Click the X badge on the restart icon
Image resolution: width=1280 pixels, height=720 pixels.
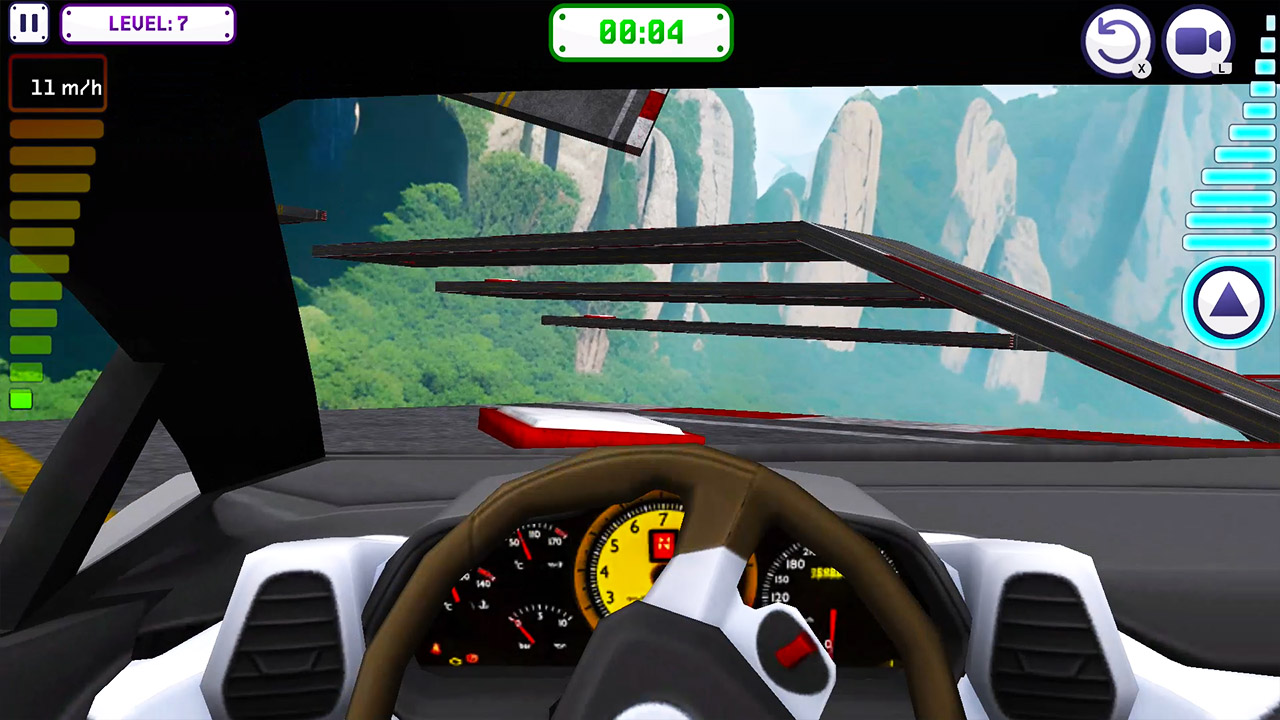pos(1143,66)
